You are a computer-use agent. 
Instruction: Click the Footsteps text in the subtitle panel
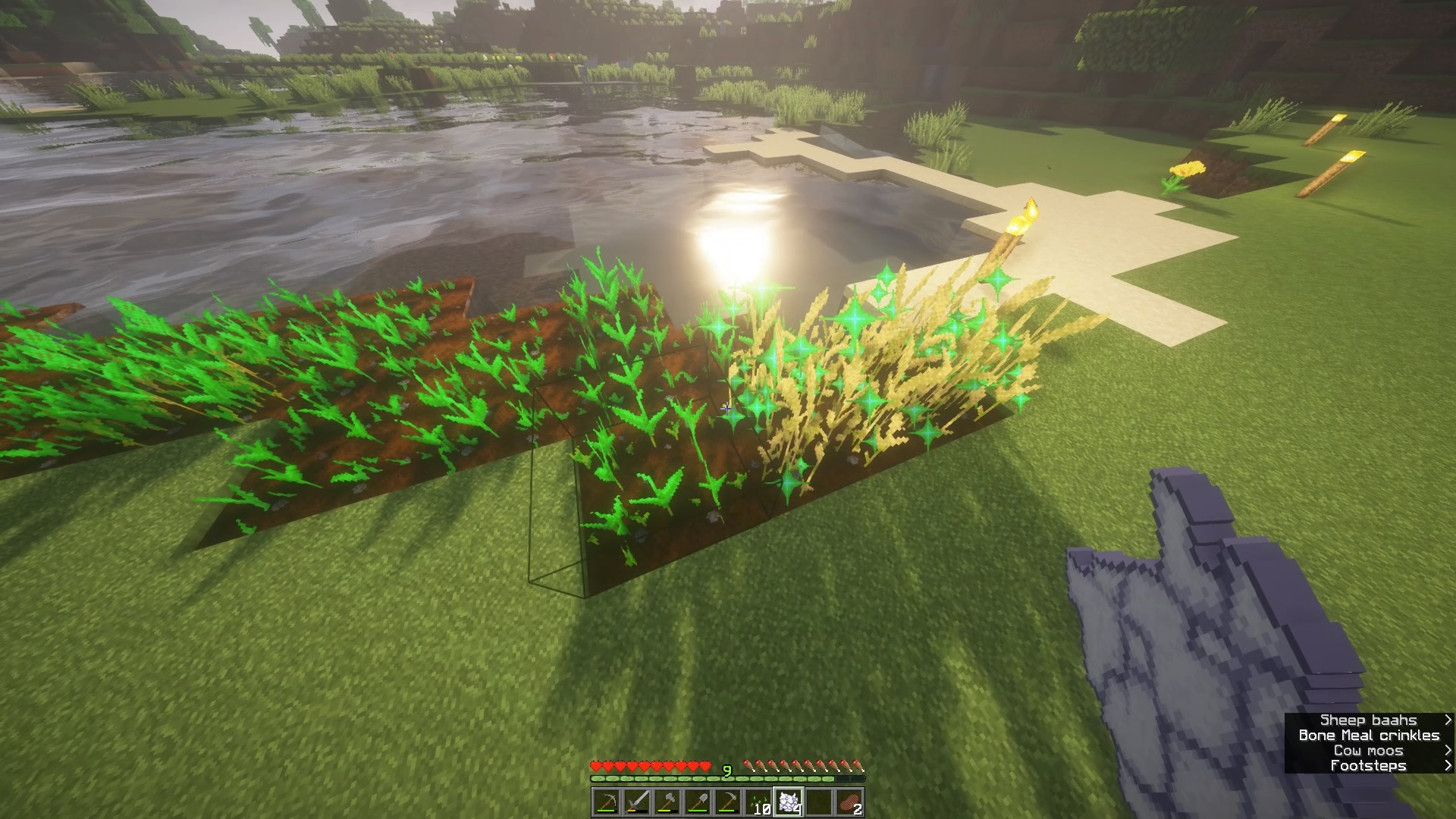coord(1370,765)
